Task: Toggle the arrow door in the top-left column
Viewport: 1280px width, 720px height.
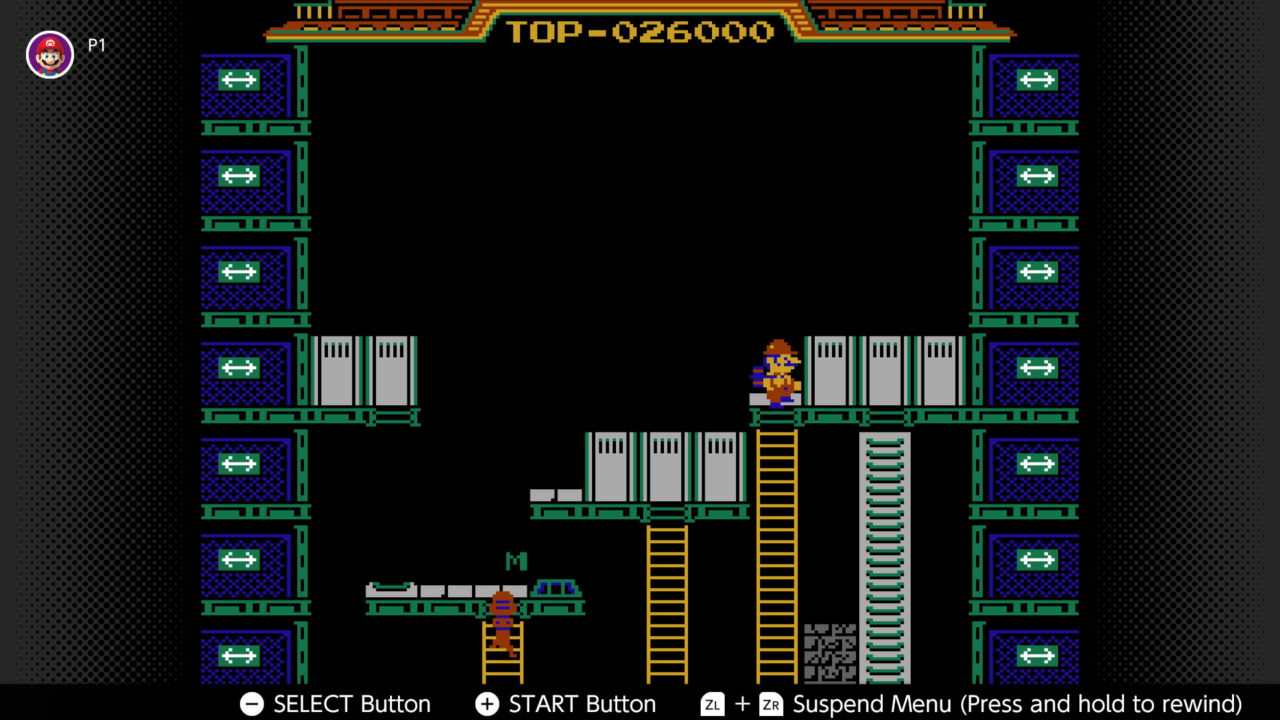Action: pos(239,80)
